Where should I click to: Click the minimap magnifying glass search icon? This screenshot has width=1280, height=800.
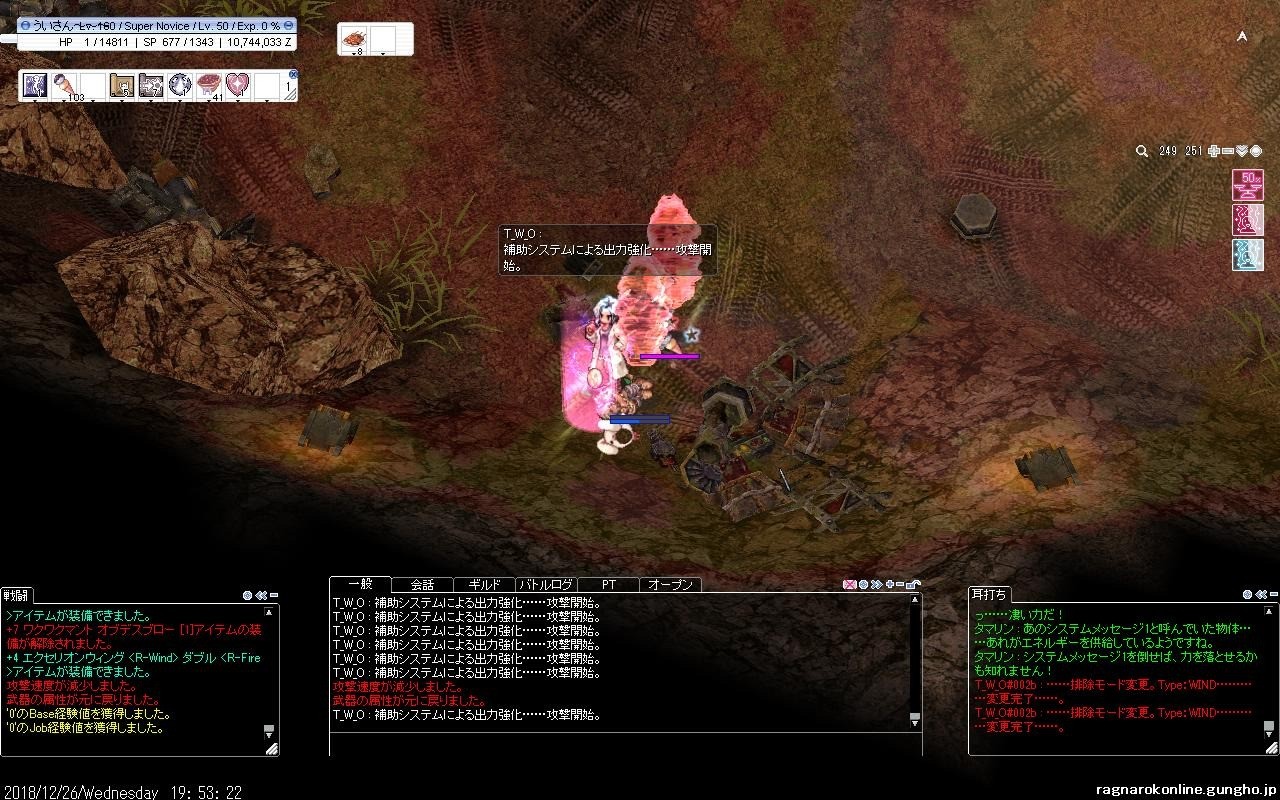tap(1142, 151)
